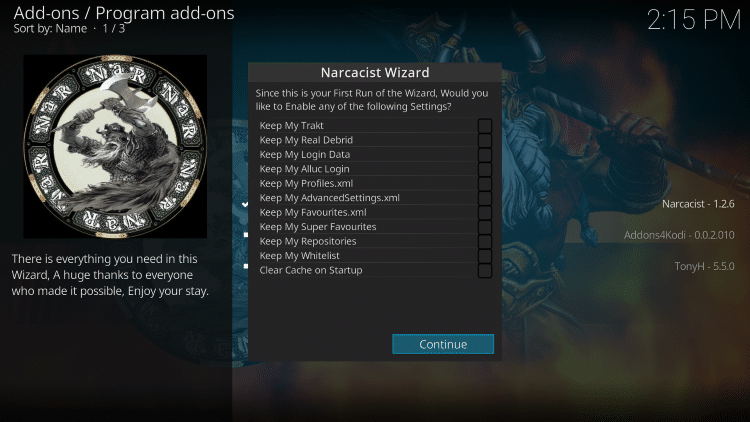Toggle the Keep My Trakt checkbox
Viewport: 750px width, 422px height.
click(x=484, y=126)
